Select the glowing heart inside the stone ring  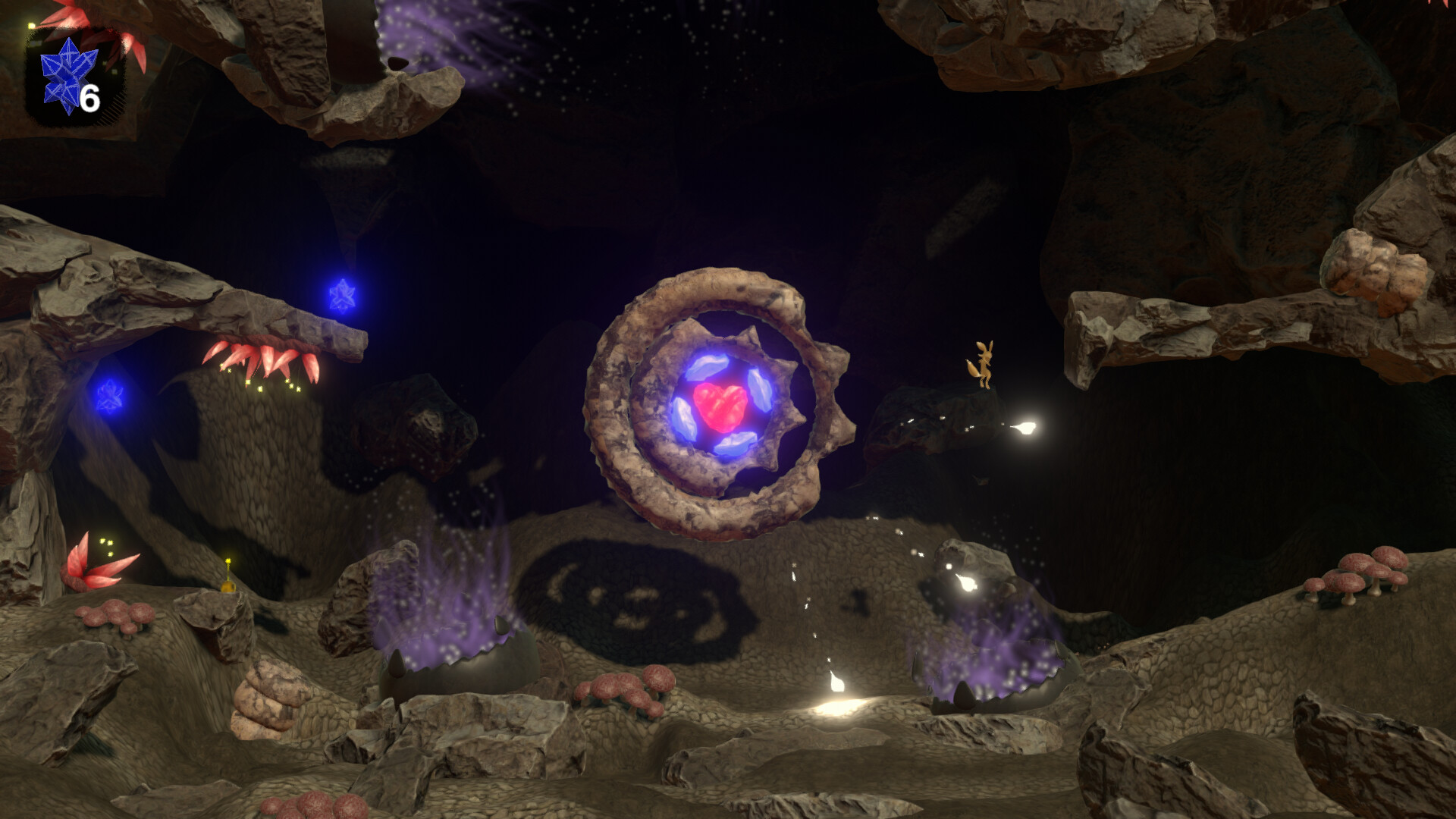click(722, 406)
